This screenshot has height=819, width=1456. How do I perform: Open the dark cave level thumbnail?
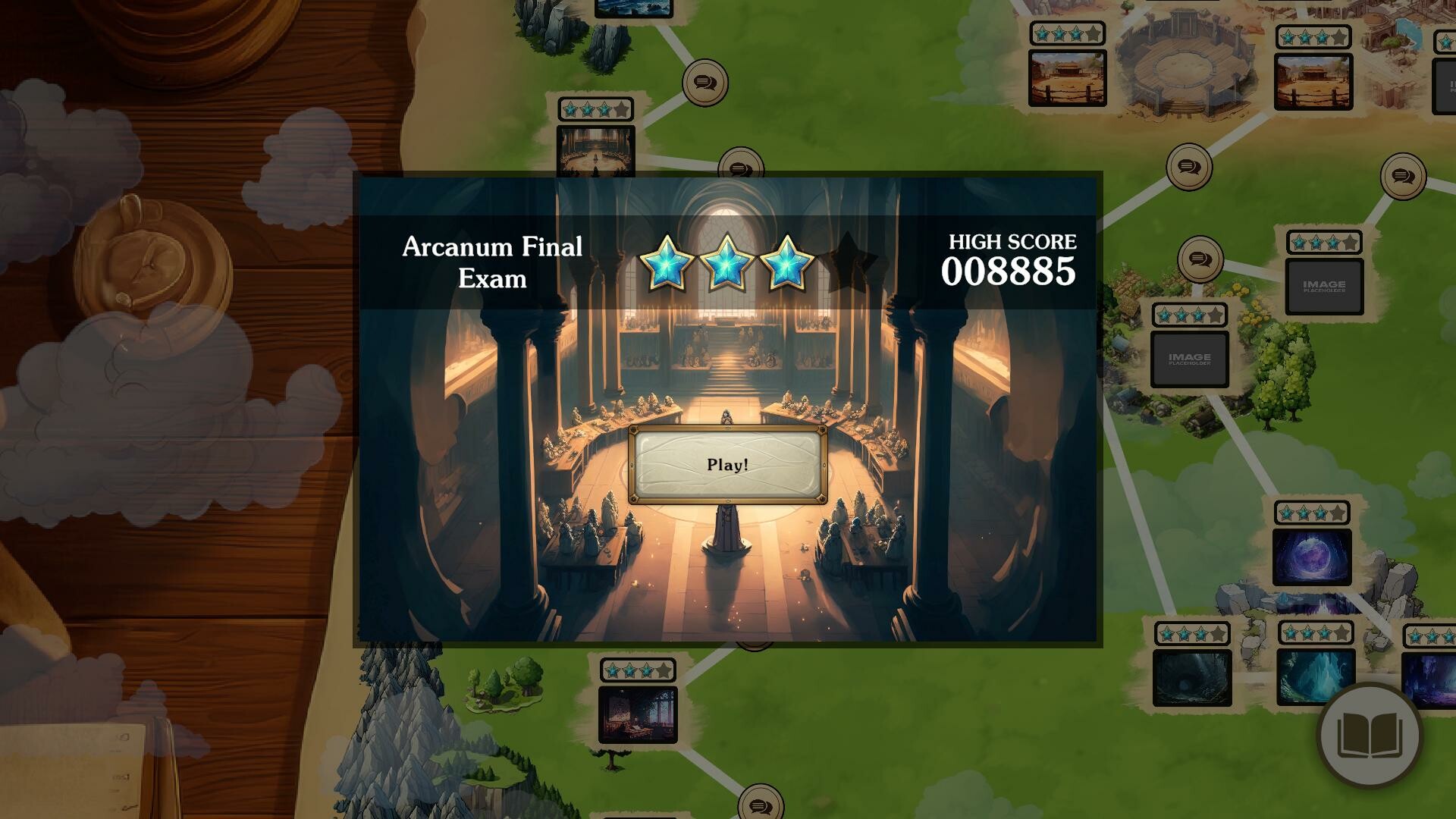(x=1191, y=679)
